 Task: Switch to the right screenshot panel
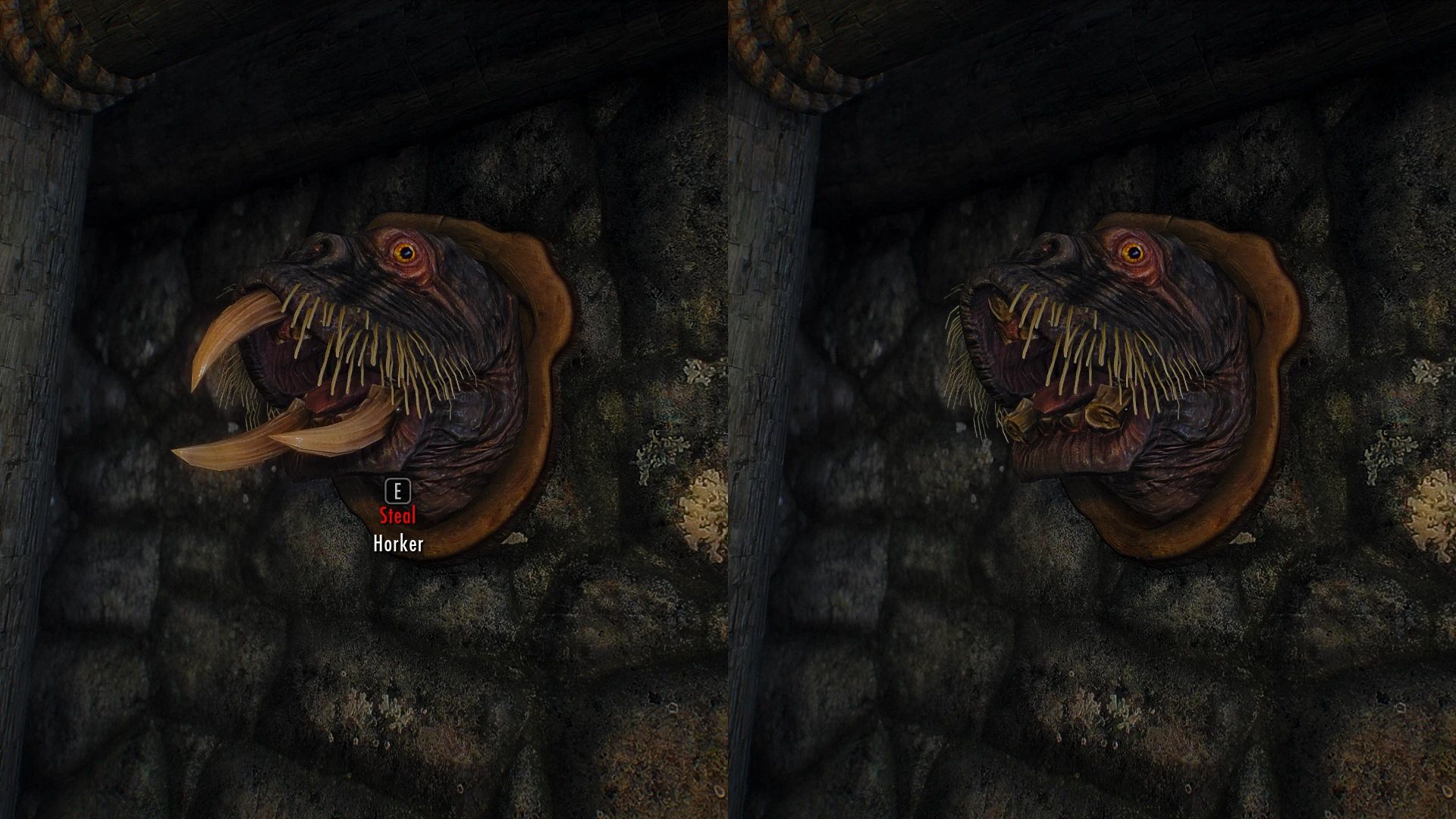[x=1092, y=409]
